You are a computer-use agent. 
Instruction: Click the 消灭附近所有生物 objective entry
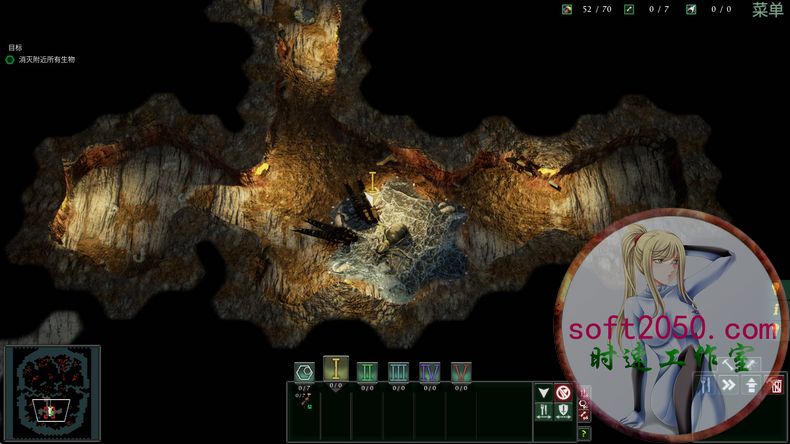(46, 60)
